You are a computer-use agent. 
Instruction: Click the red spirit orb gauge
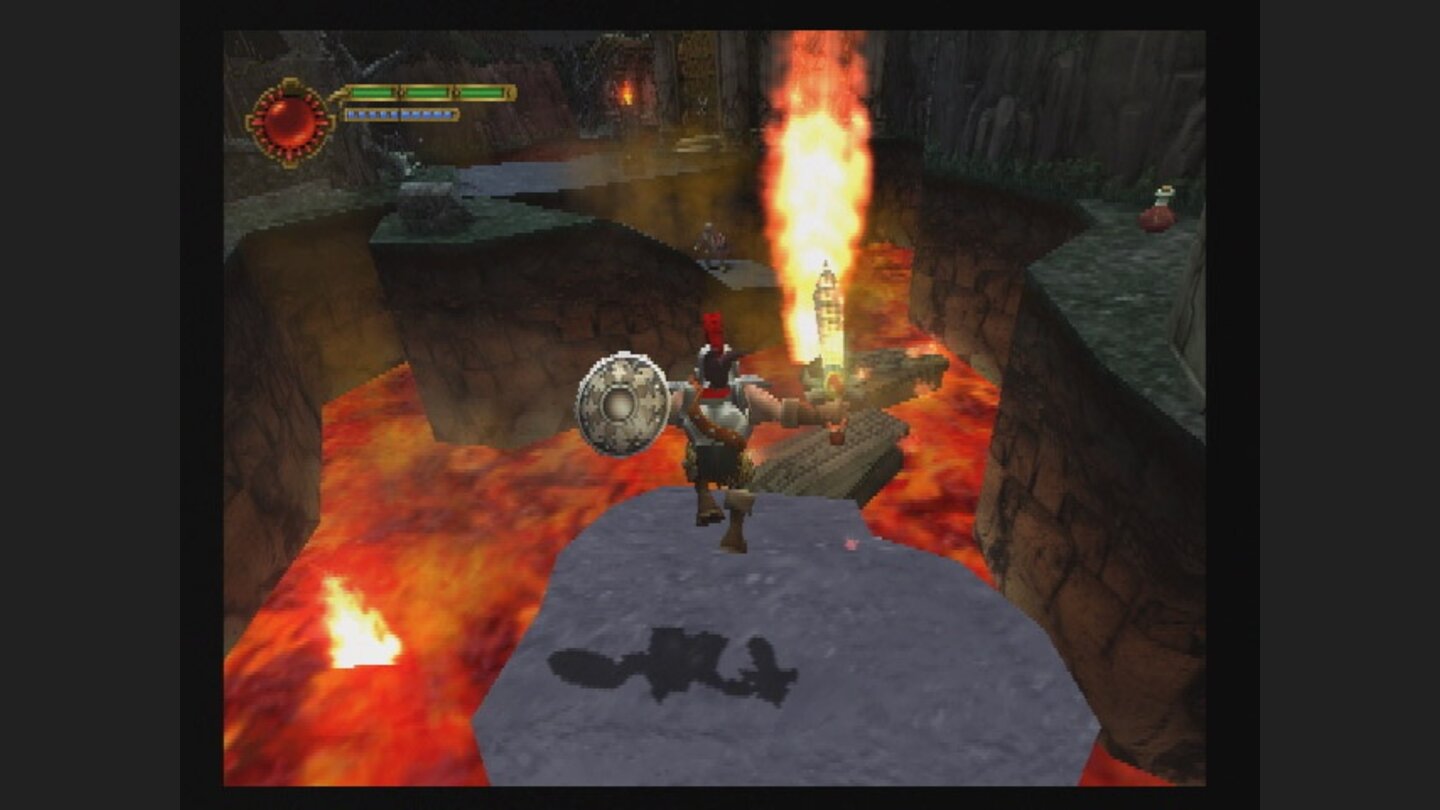pos(289,120)
